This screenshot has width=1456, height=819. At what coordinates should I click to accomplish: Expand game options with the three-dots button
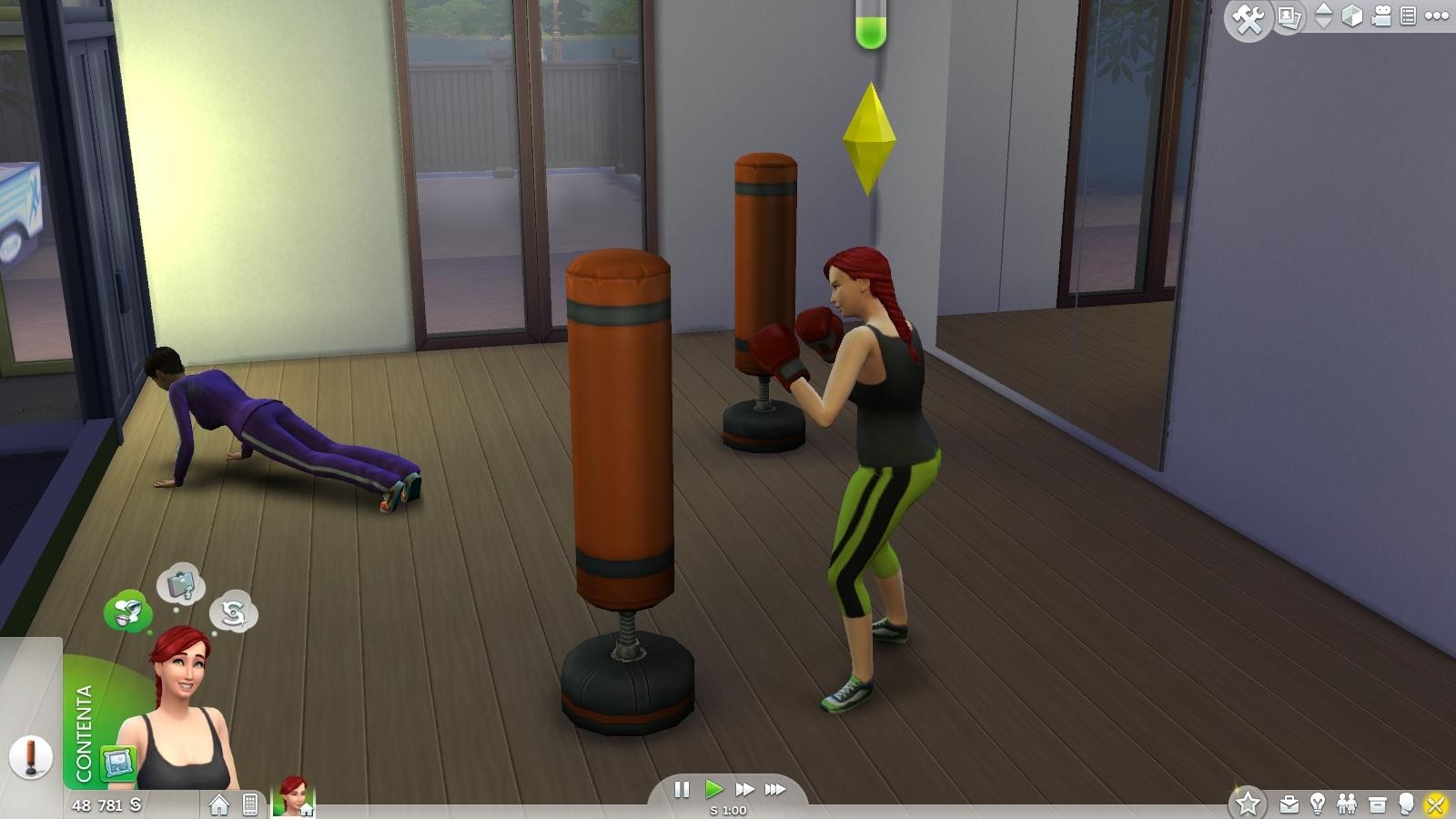[x=1436, y=15]
